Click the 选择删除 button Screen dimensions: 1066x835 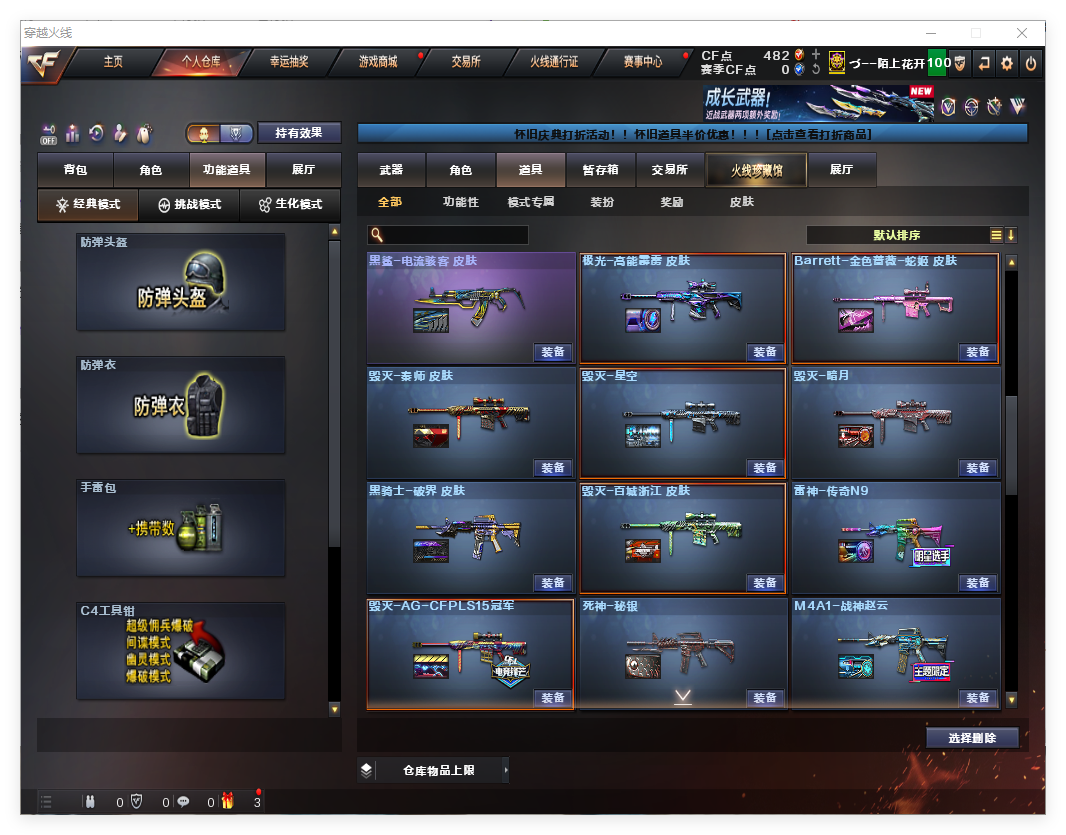[x=972, y=738]
